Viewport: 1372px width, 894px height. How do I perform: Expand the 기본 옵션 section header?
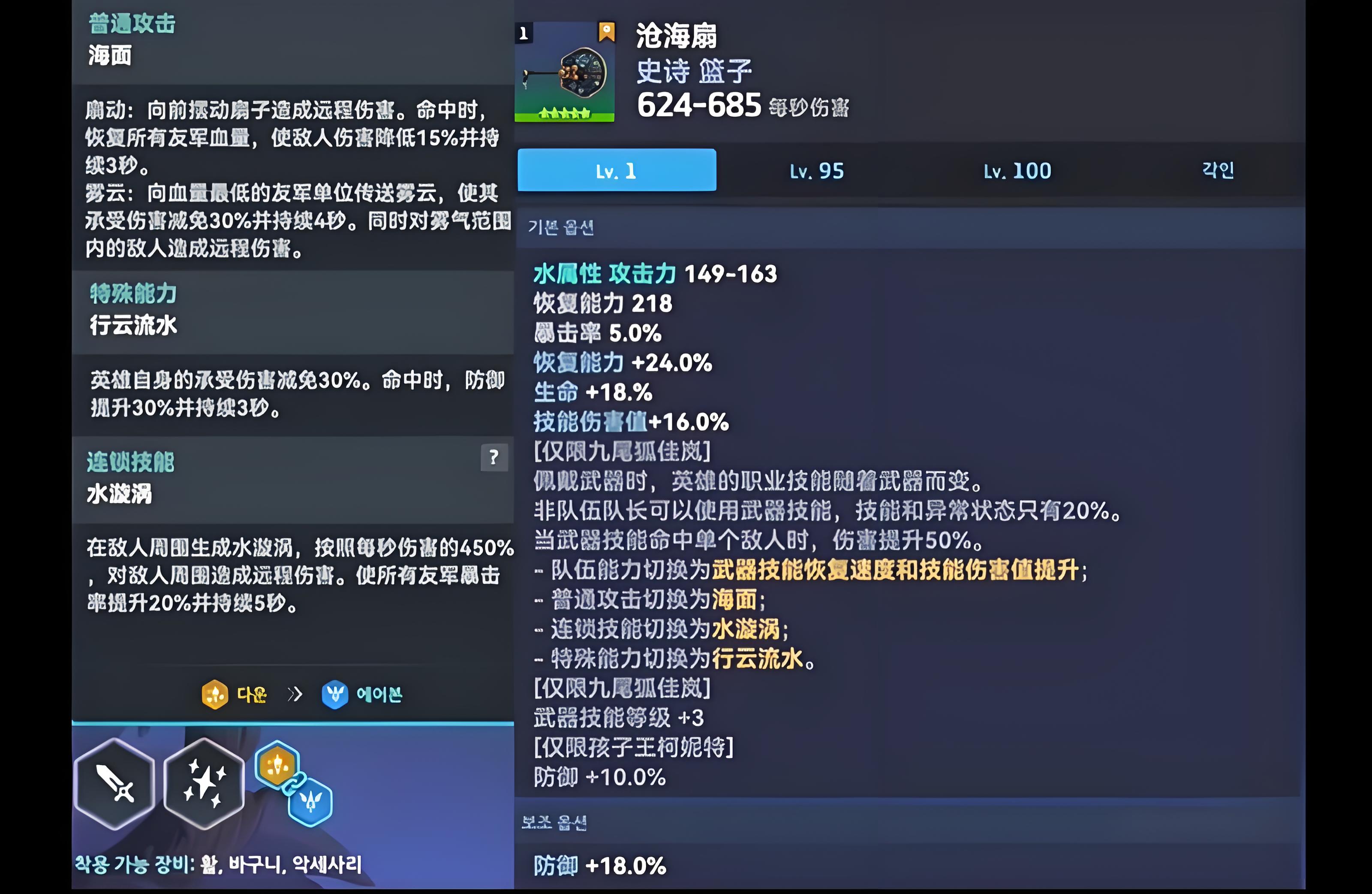pyautogui.click(x=562, y=227)
